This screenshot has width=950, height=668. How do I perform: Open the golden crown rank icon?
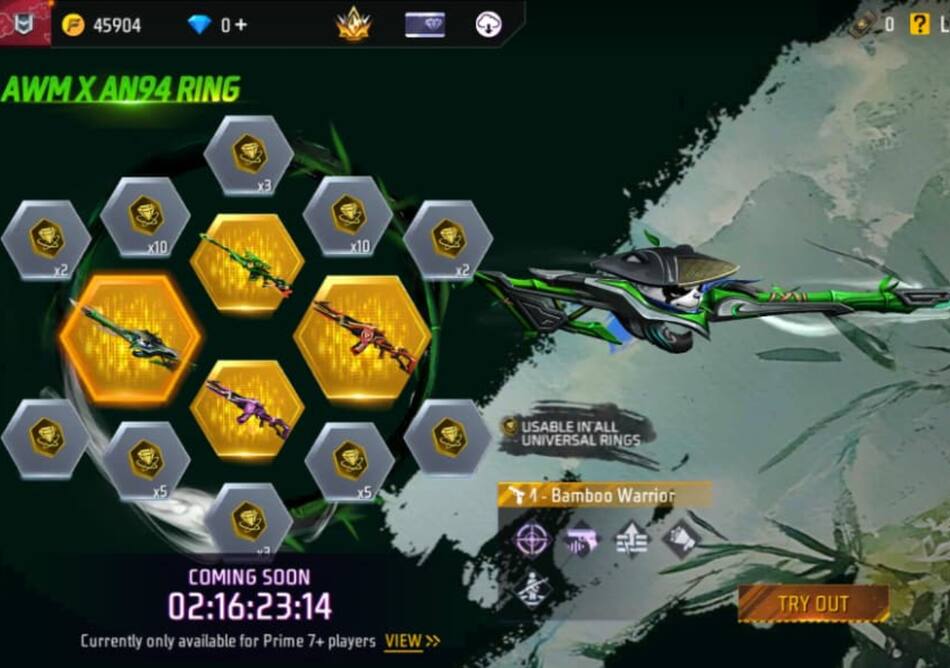pyautogui.click(x=353, y=24)
